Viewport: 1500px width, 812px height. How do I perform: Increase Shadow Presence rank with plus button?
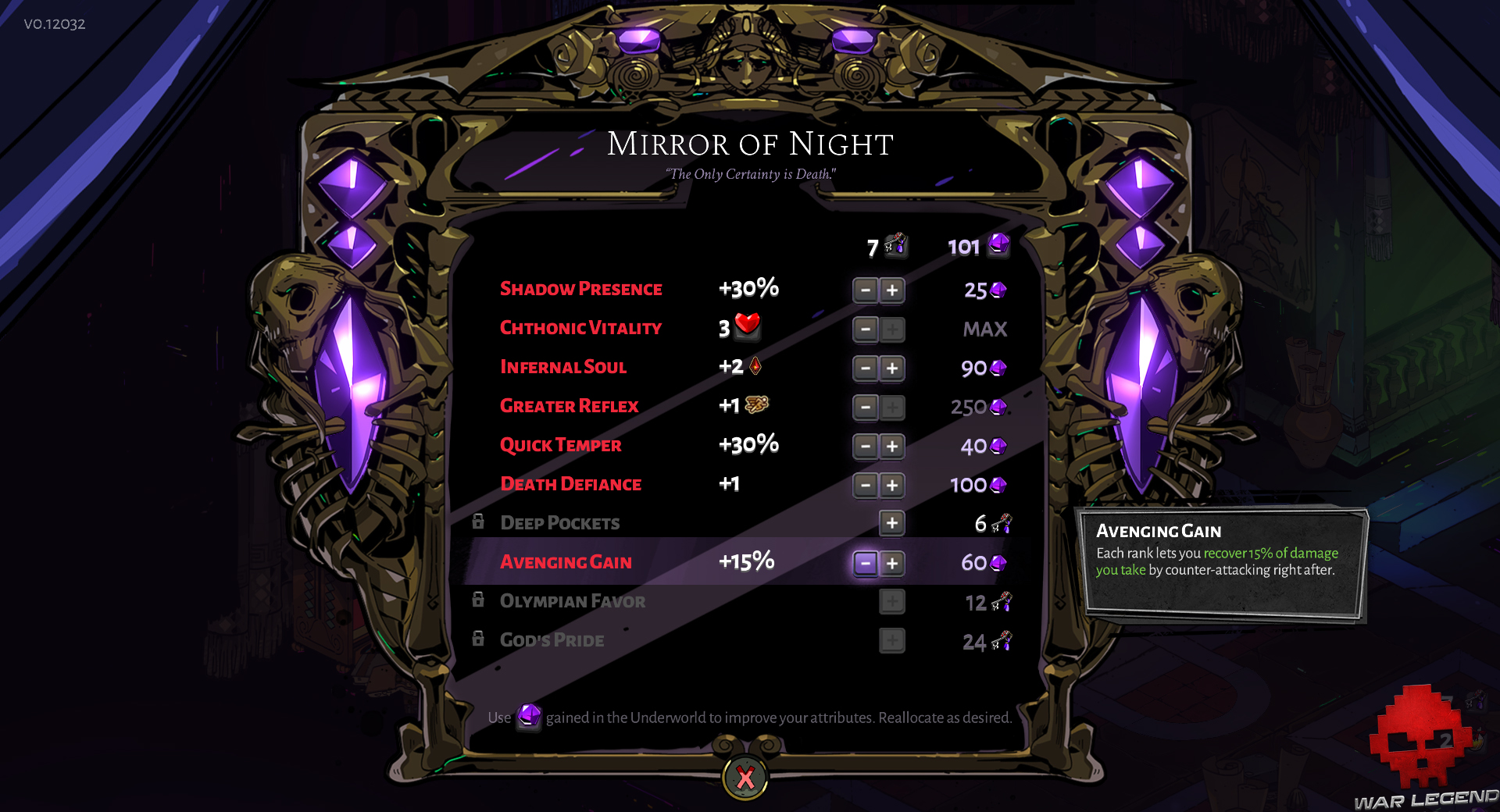[x=891, y=290]
